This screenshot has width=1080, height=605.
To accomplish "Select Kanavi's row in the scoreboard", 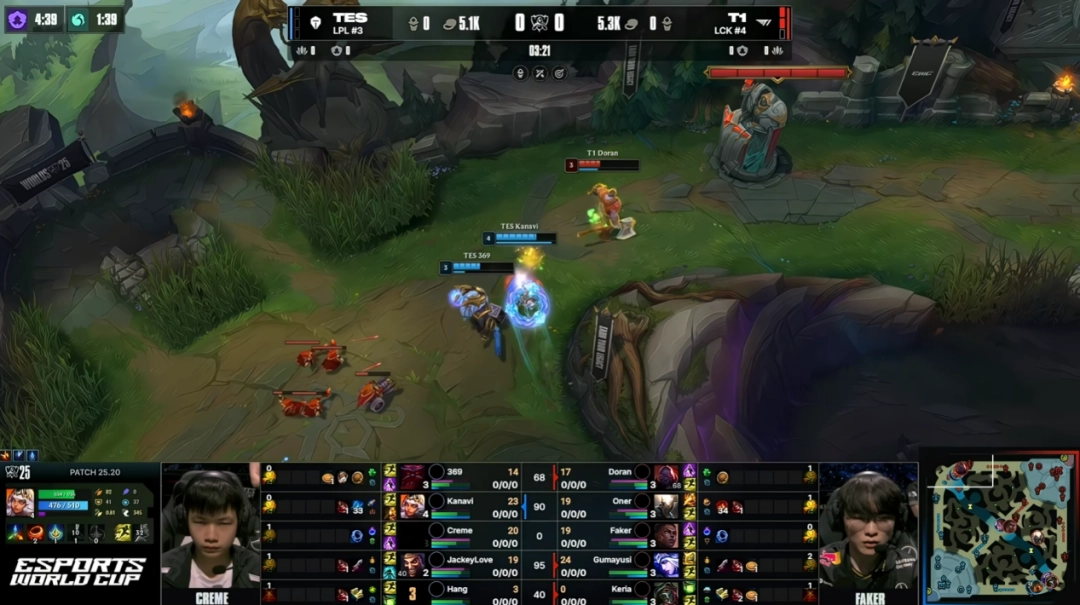I will coord(455,504).
